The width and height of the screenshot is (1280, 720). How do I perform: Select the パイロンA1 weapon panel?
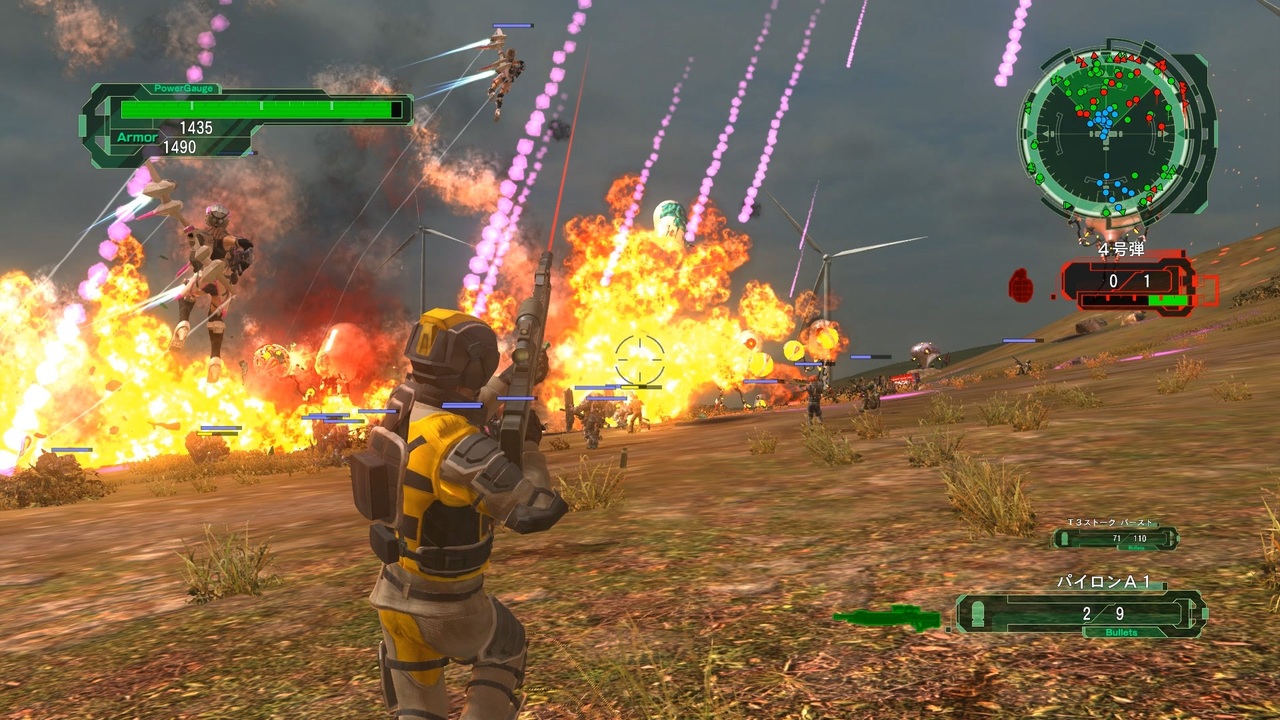[1080, 613]
